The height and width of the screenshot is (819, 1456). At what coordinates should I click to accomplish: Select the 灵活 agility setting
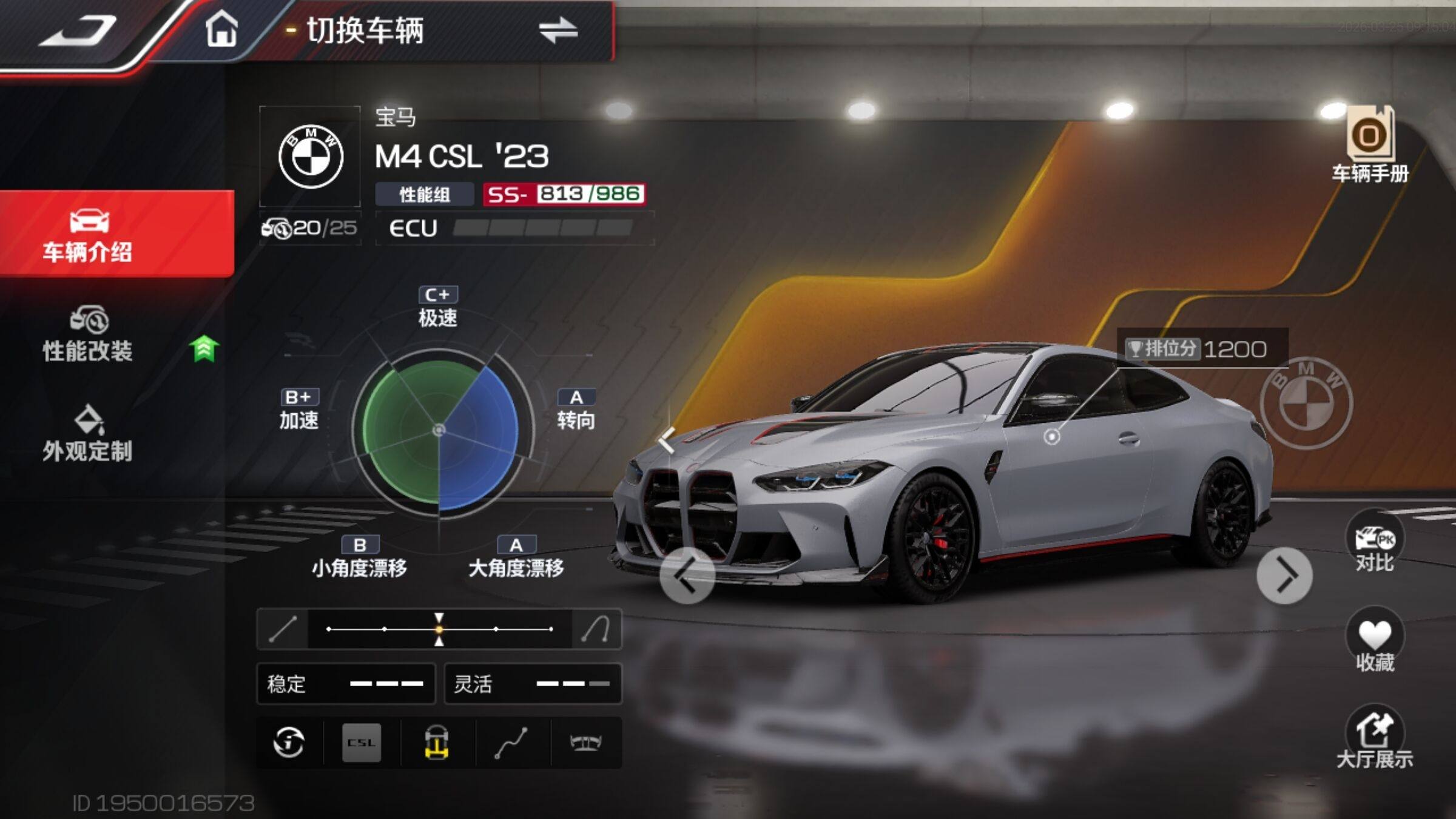(x=533, y=684)
